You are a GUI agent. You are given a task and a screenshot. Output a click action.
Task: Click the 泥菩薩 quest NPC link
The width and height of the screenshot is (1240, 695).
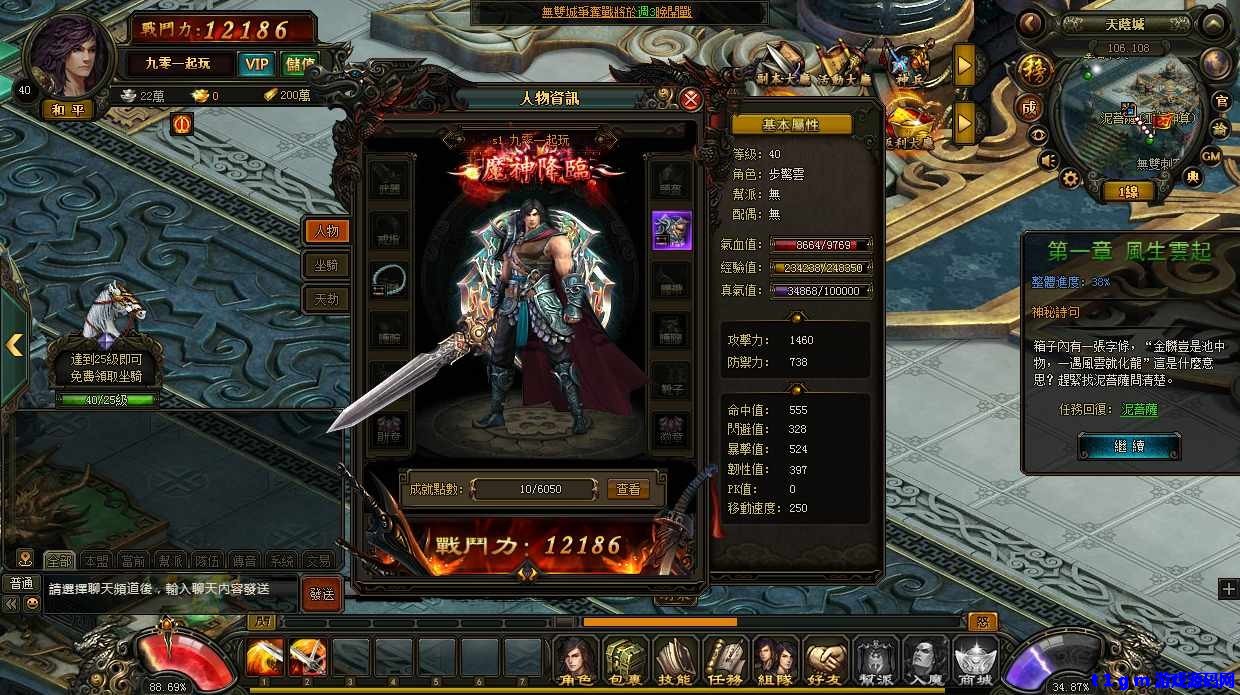(x=1137, y=410)
